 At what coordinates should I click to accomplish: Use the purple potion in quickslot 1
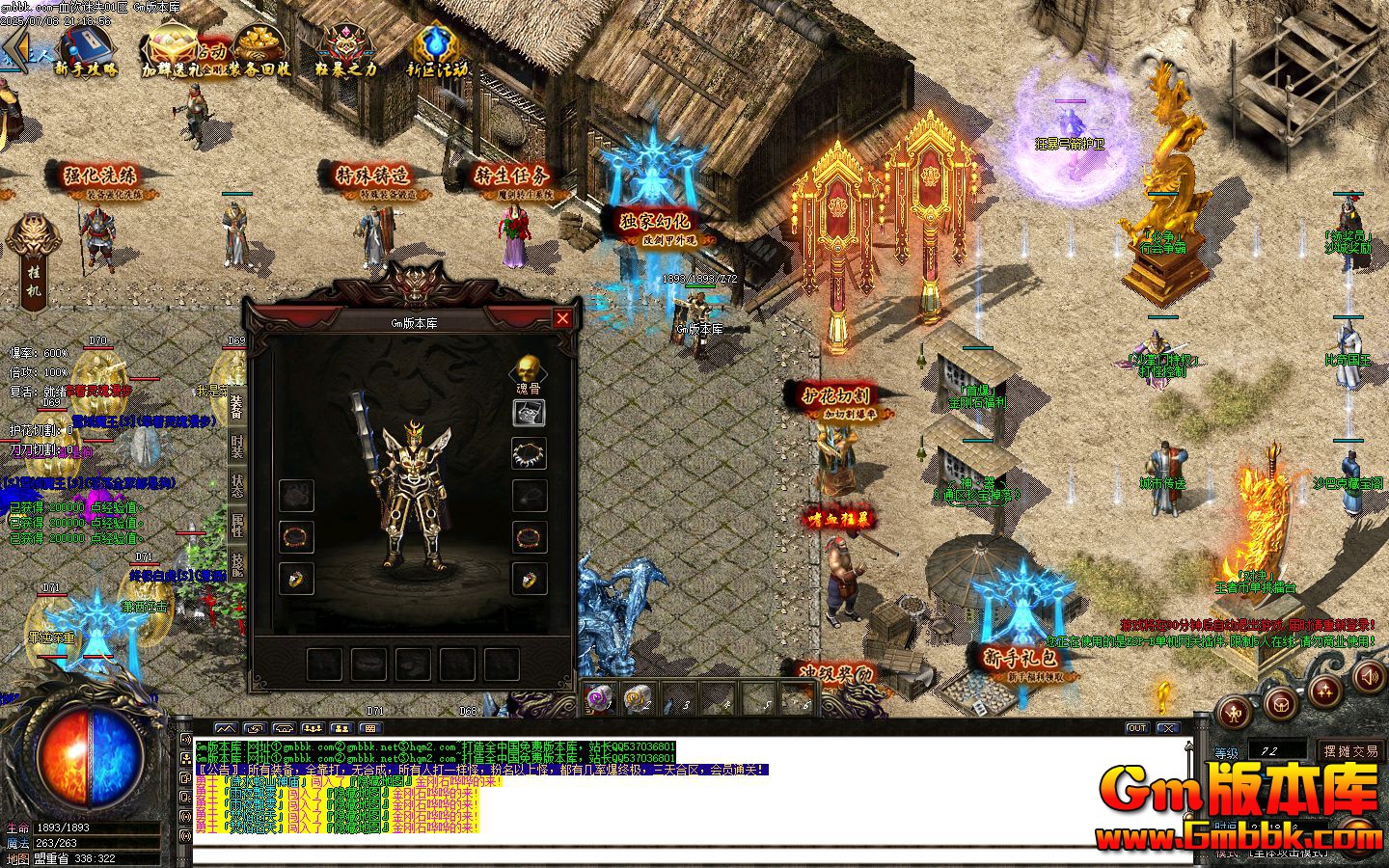[598, 697]
